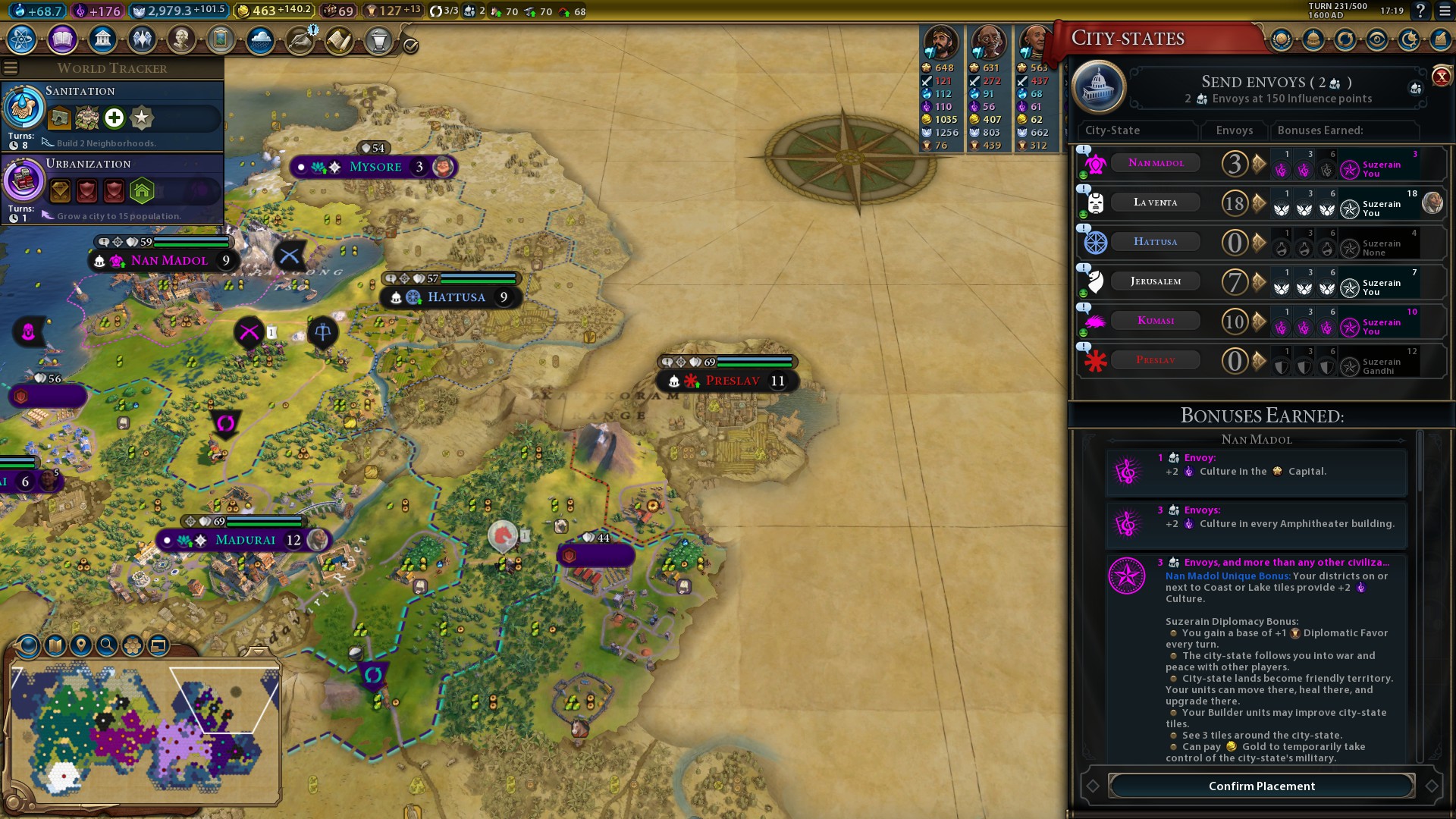
Task: Choose the Kumasi city-state entry
Action: click(x=1155, y=321)
